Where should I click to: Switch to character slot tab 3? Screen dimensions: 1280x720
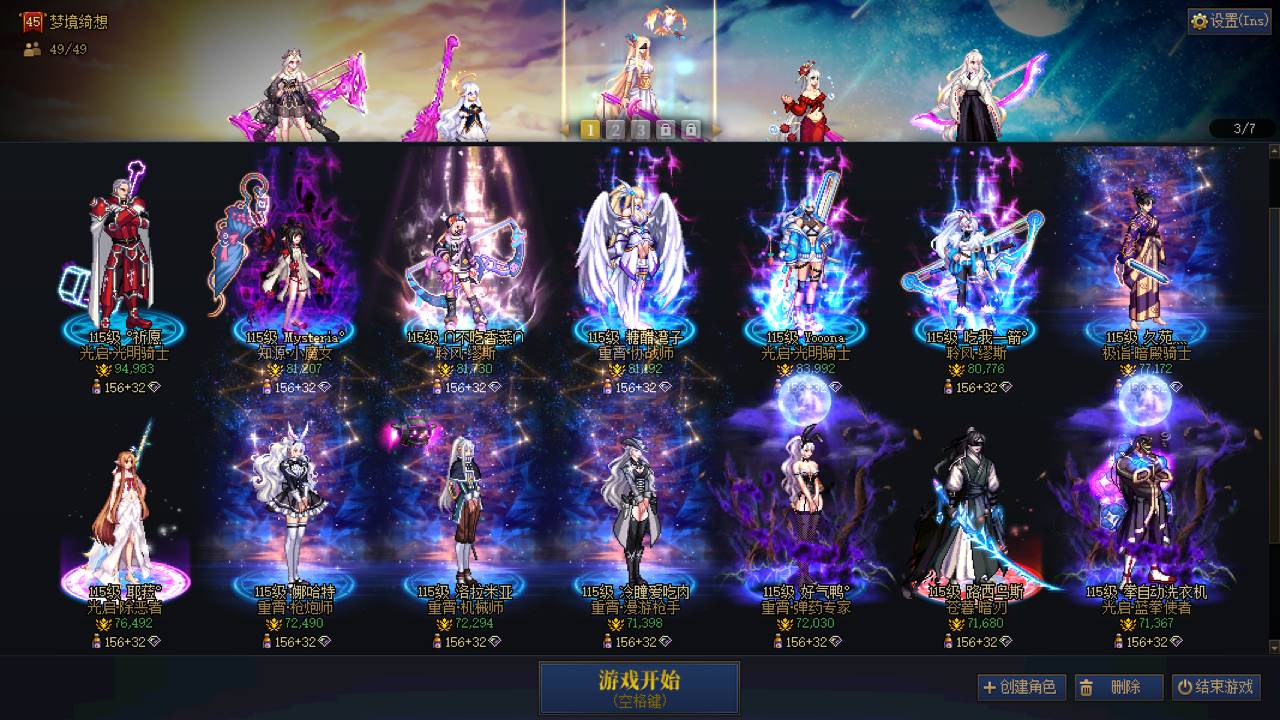(x=641, y=129)
